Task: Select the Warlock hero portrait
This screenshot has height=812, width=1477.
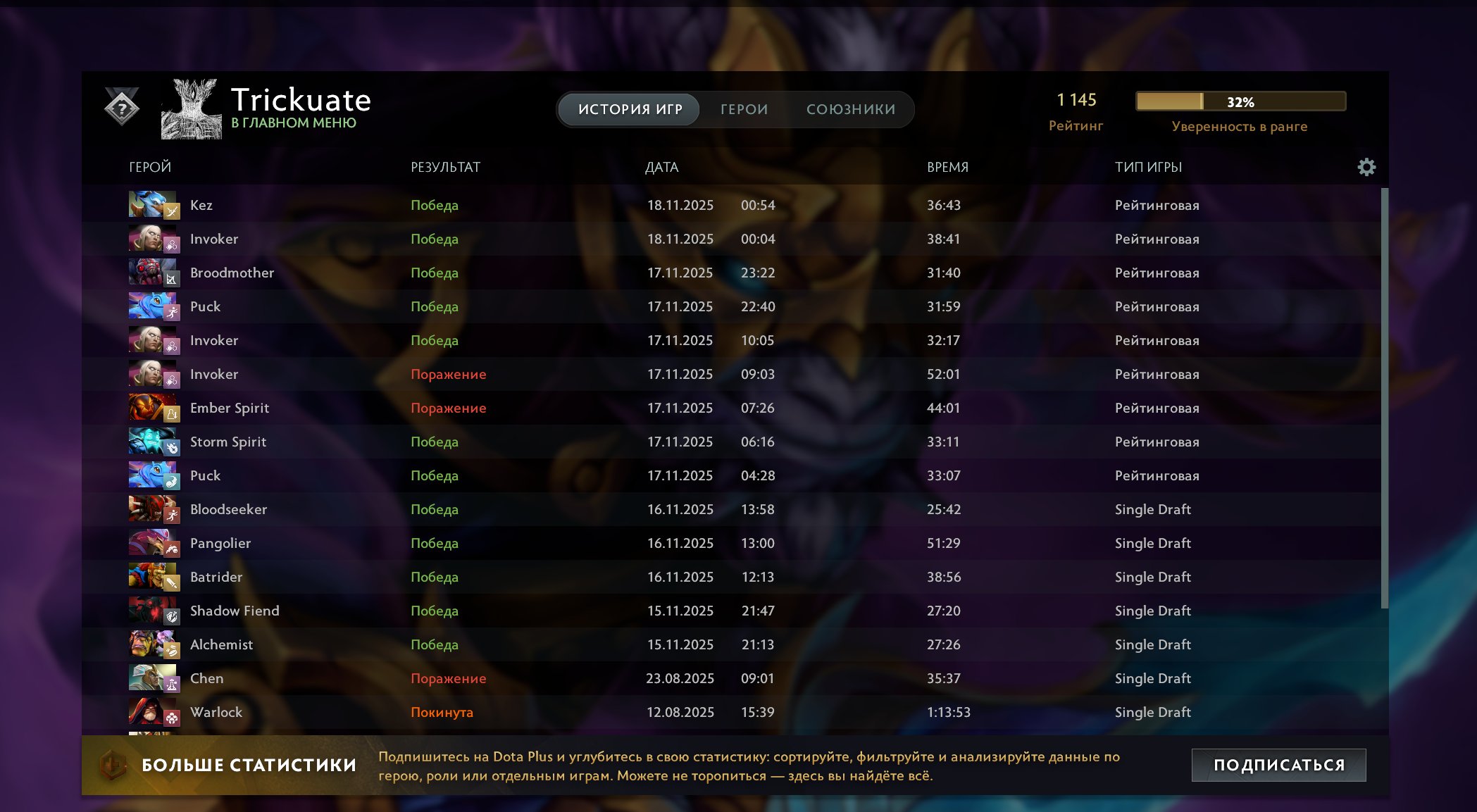Action: click(x=154, y=712)
